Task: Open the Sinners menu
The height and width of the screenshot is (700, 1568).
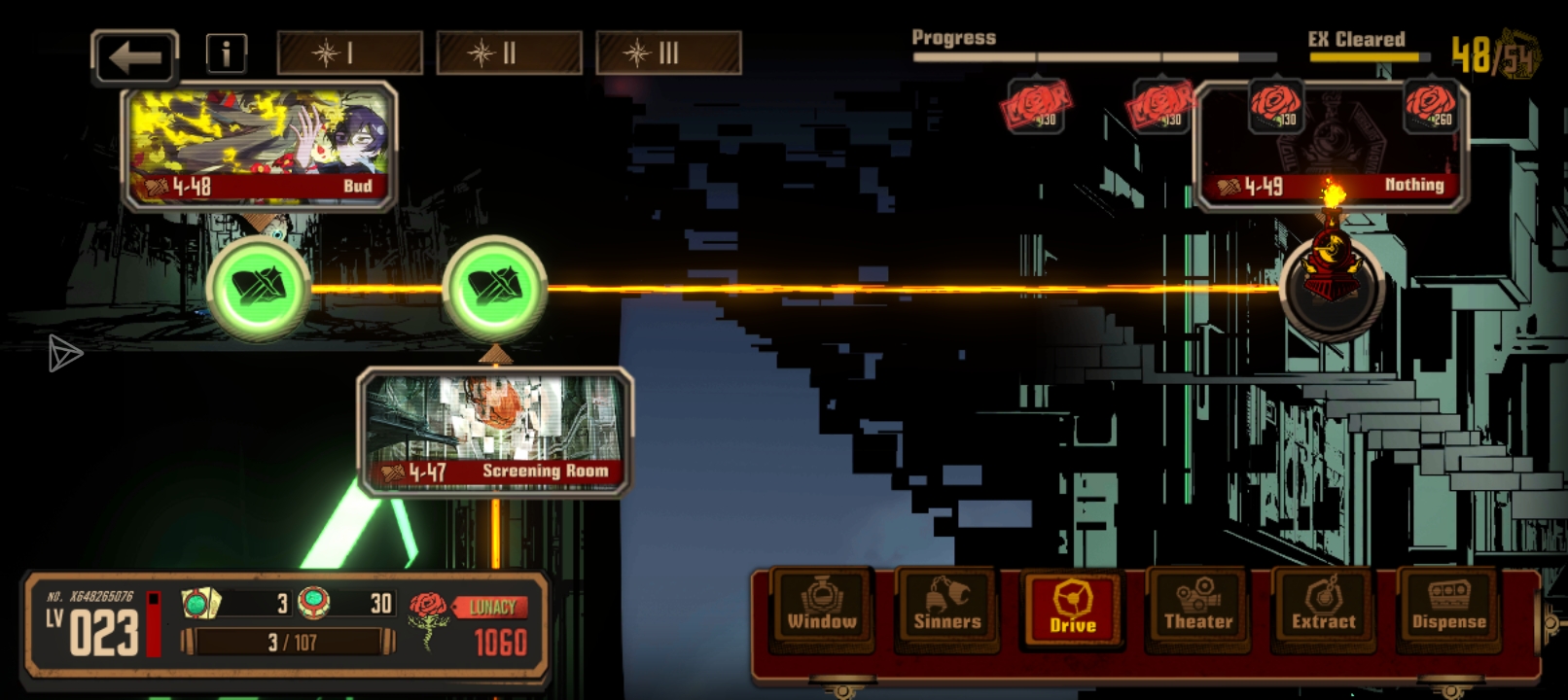Action: (x=946, y=610)
